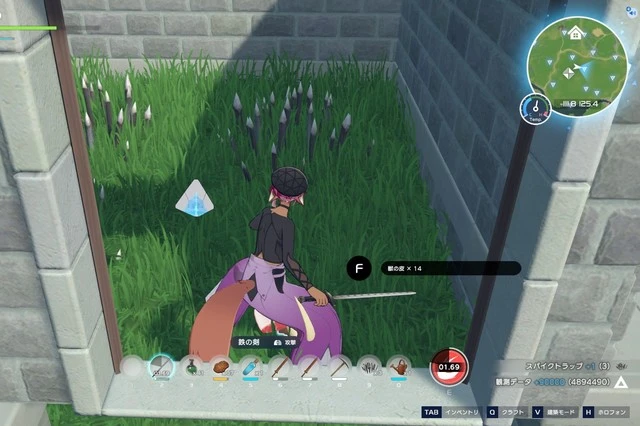Choose the watering can slot
The height and width of the screenshot is (426, 640).
(x=400, y=368)
